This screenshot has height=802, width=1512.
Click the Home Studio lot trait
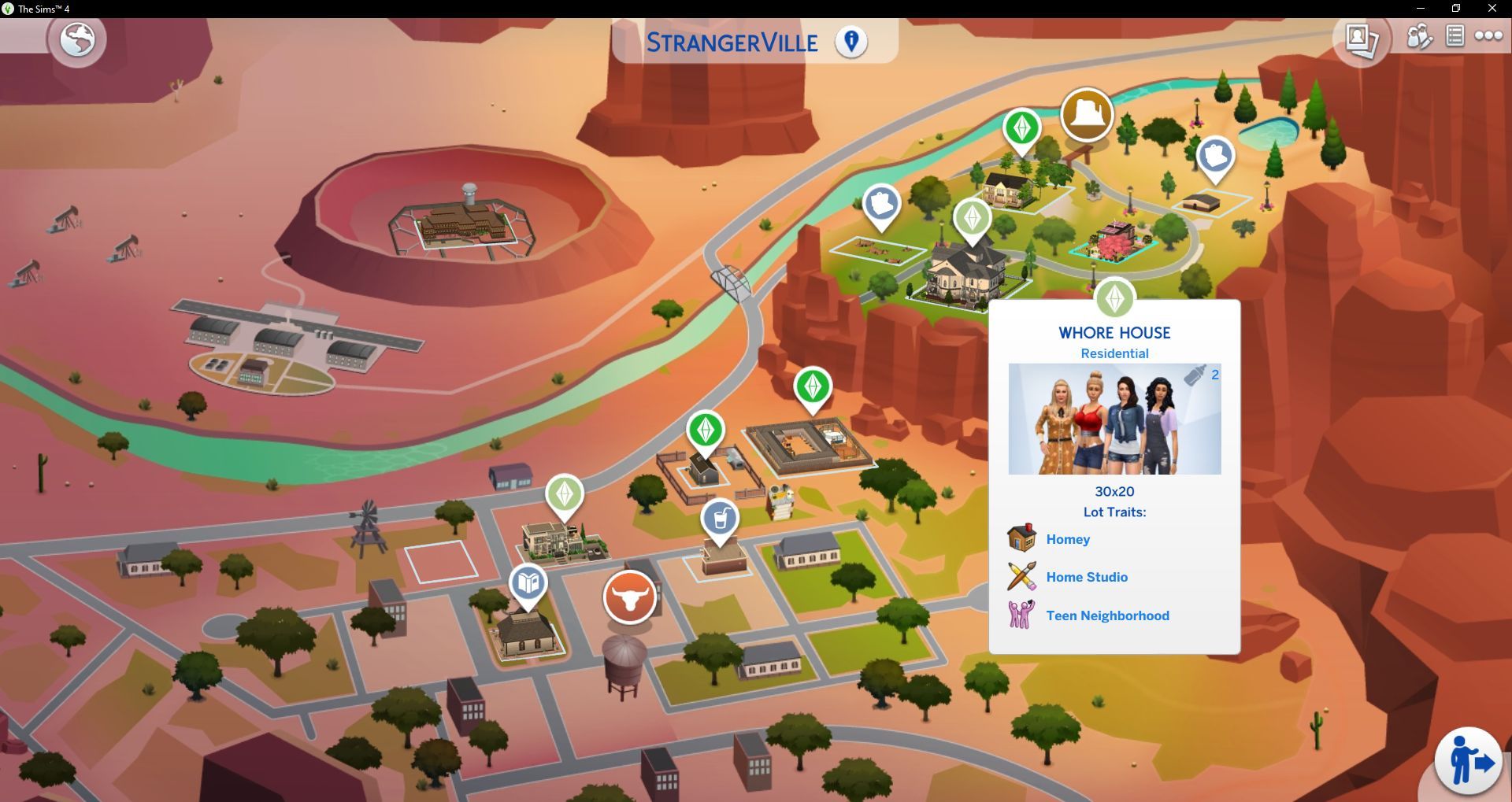[x=1086, y=577]
